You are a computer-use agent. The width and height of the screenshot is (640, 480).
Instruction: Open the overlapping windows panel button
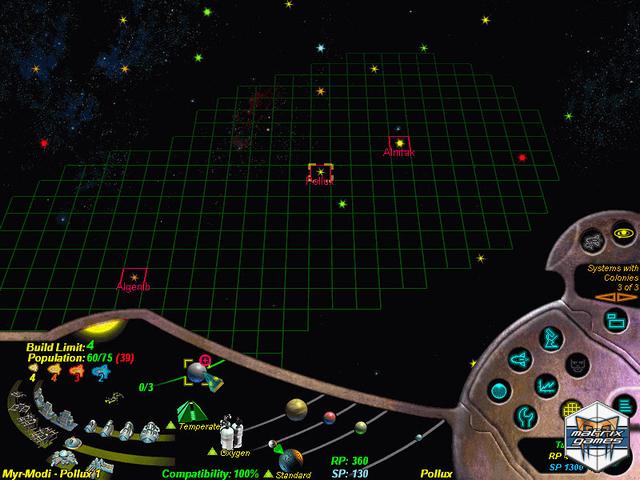pyautogui.click(x=617, y=320)
